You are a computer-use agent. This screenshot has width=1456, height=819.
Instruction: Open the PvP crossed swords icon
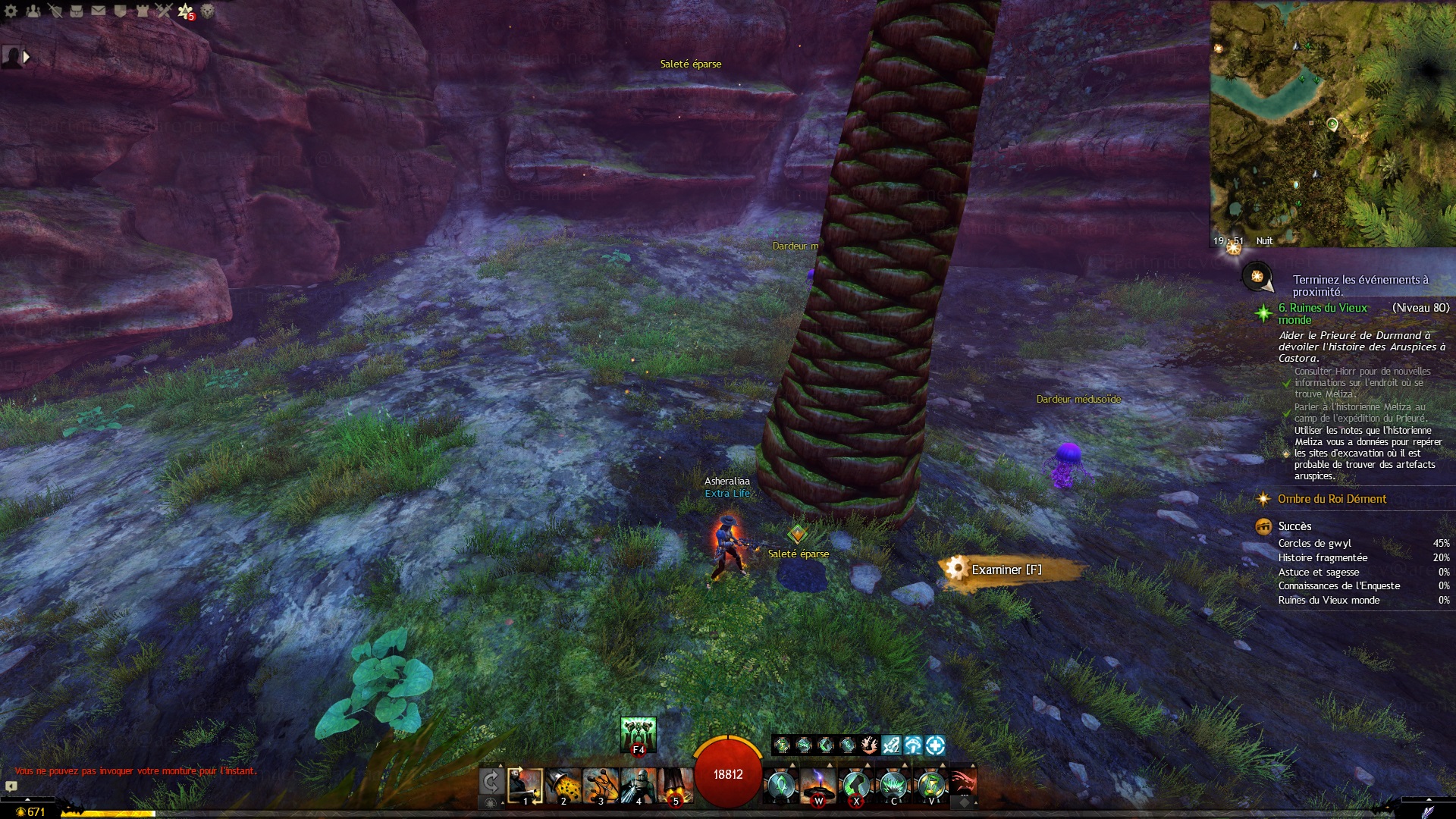[x=164, y=11]
